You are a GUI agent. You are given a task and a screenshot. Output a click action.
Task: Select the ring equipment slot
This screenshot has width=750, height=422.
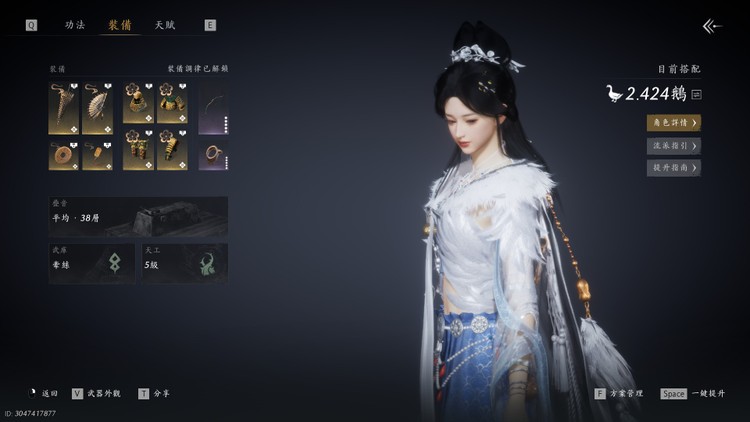pos(213,155)
